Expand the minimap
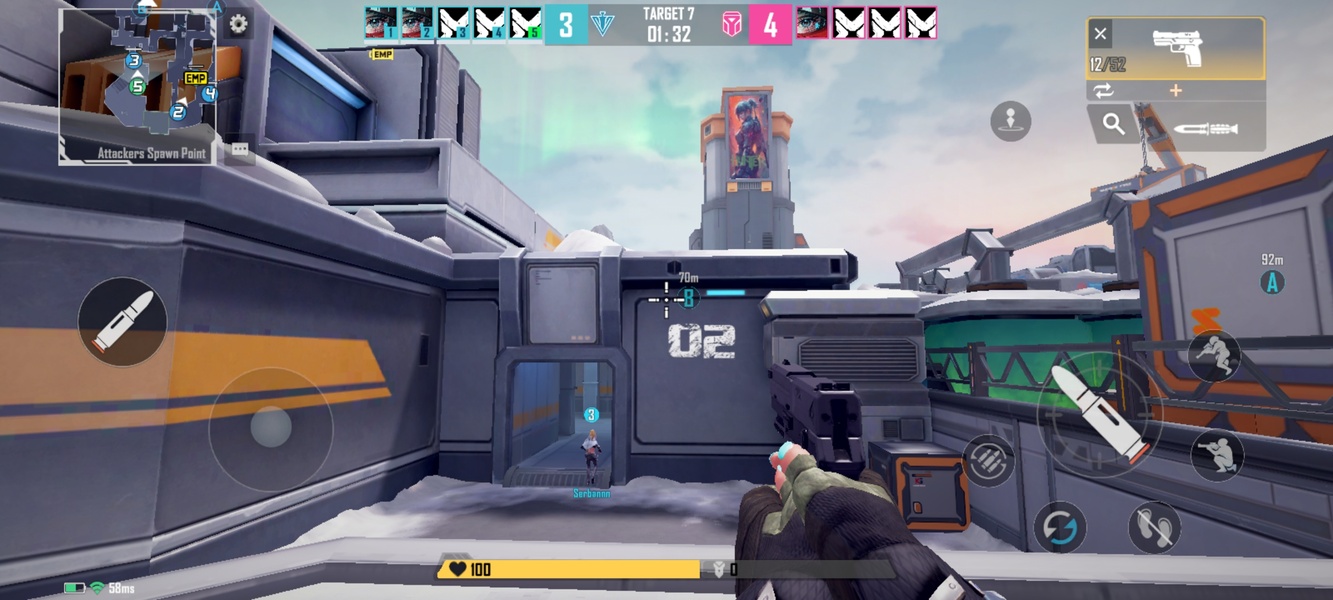This screenshot has width=1333, height=600. pos(137,85)
